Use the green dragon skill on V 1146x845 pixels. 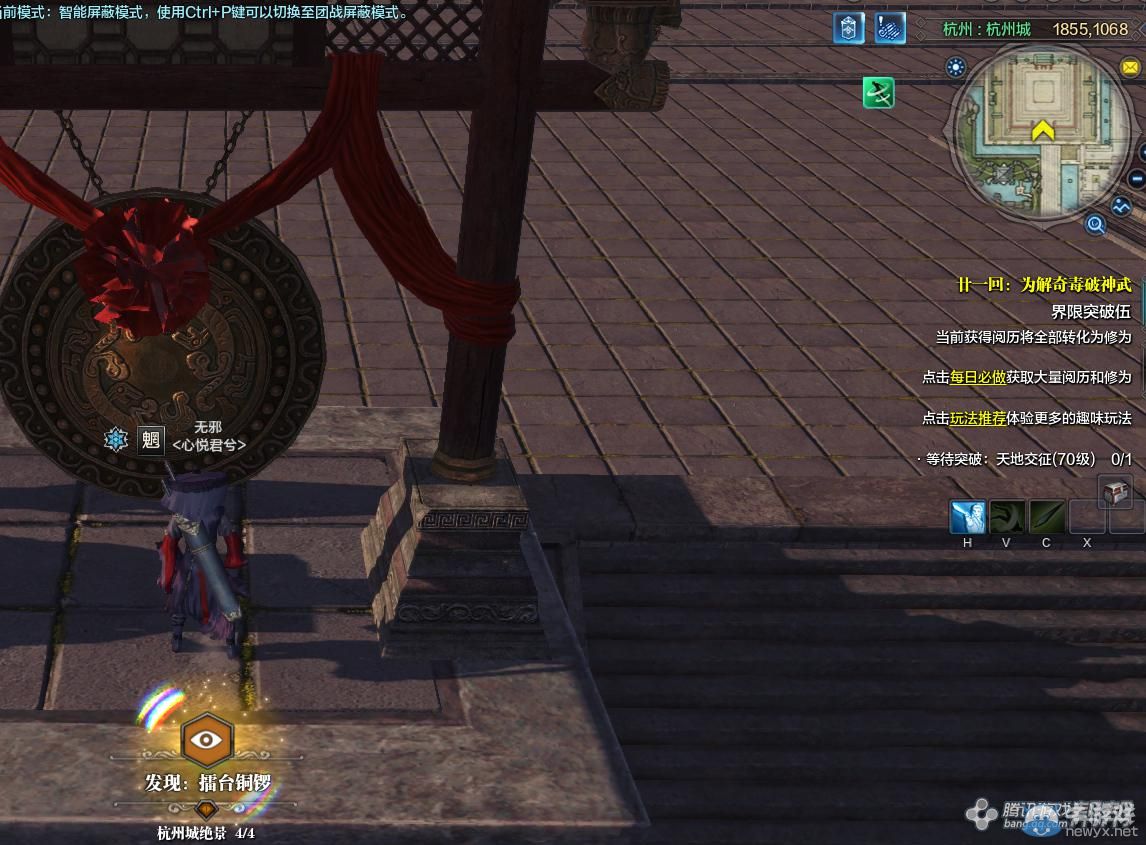1007,518
